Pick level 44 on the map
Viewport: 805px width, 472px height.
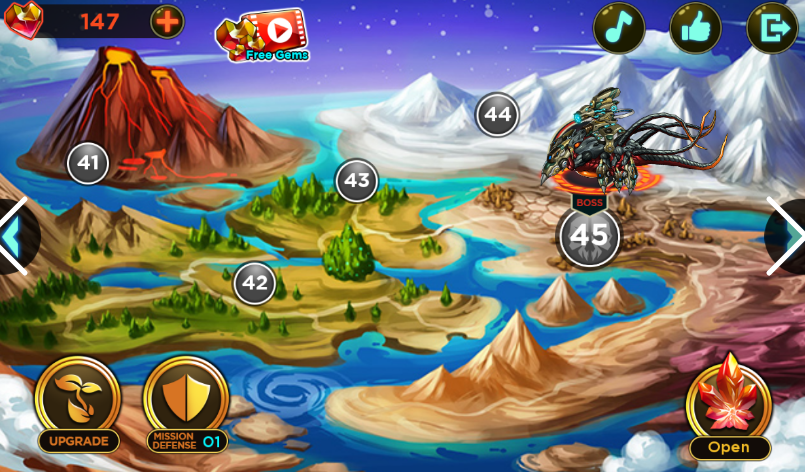click(497, 115)
